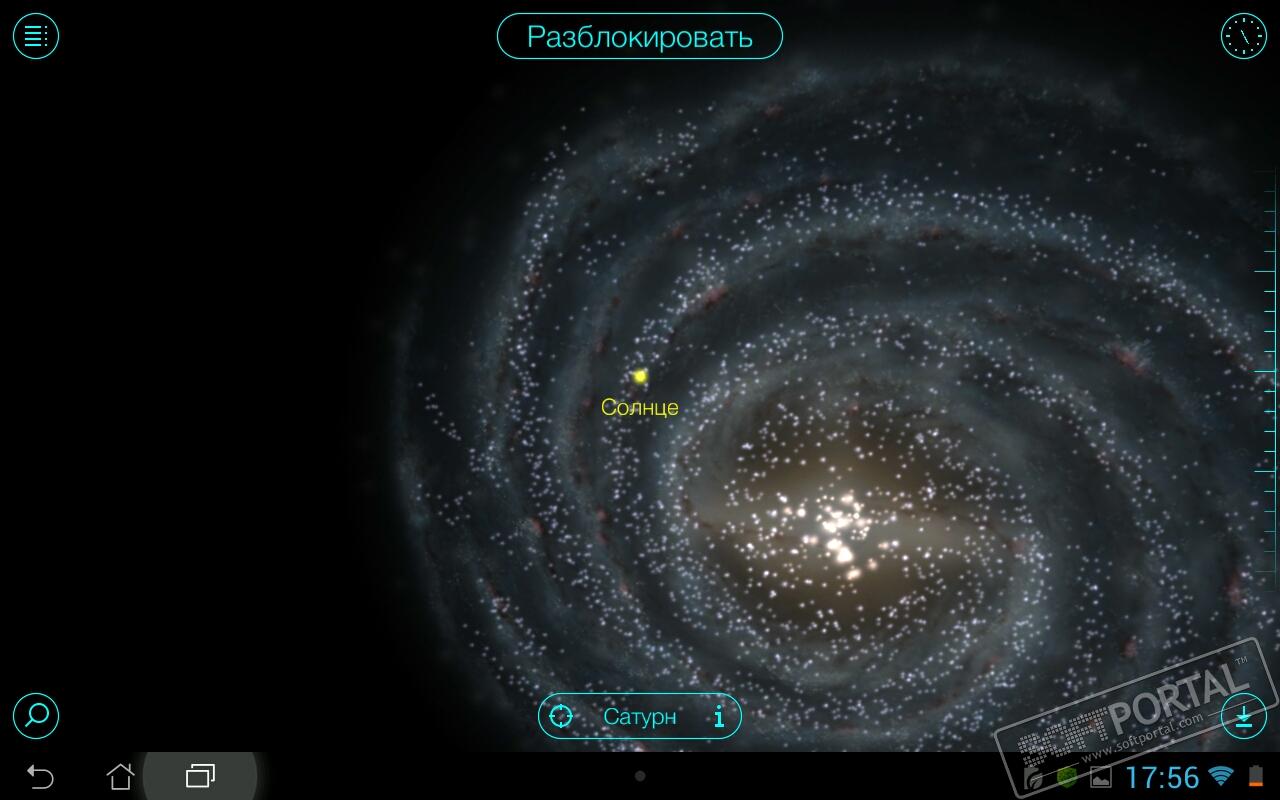Tap the Разблокировать button
This screenshot has height=800, width=1280.
[x=640, y=37]
